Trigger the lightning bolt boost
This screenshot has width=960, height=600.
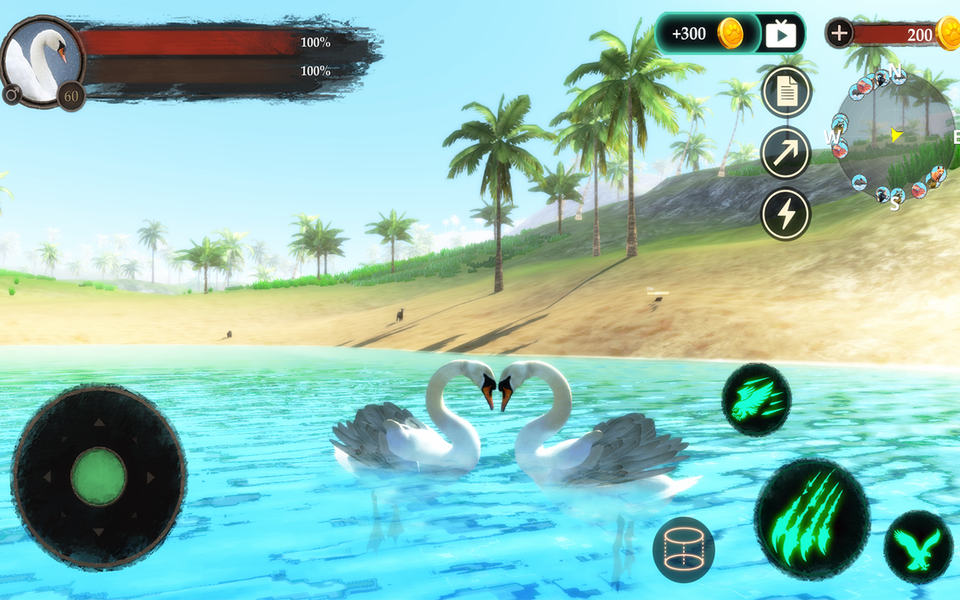coord(786,213)
